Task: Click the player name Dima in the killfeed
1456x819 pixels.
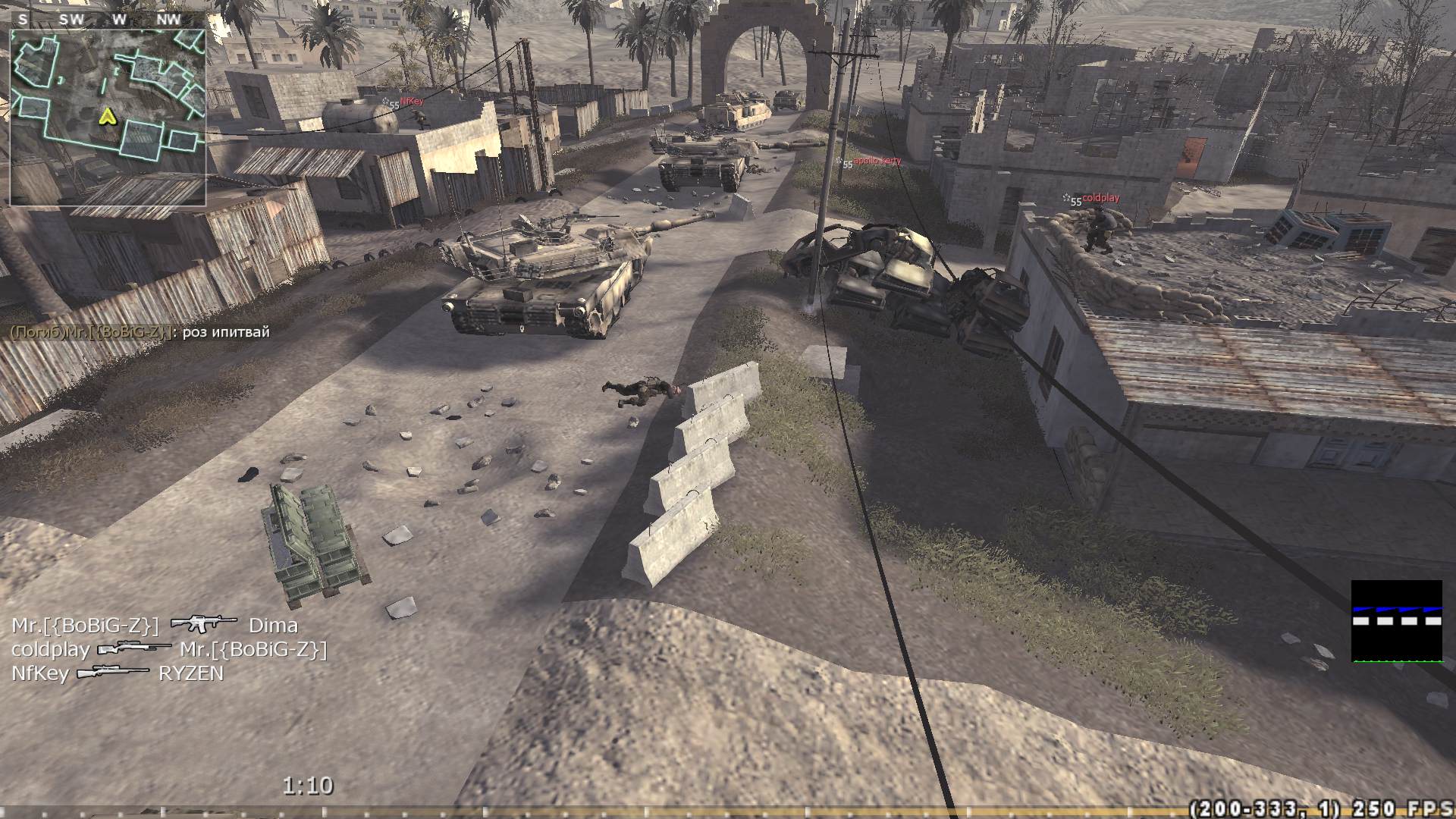Action: point(274,625)
